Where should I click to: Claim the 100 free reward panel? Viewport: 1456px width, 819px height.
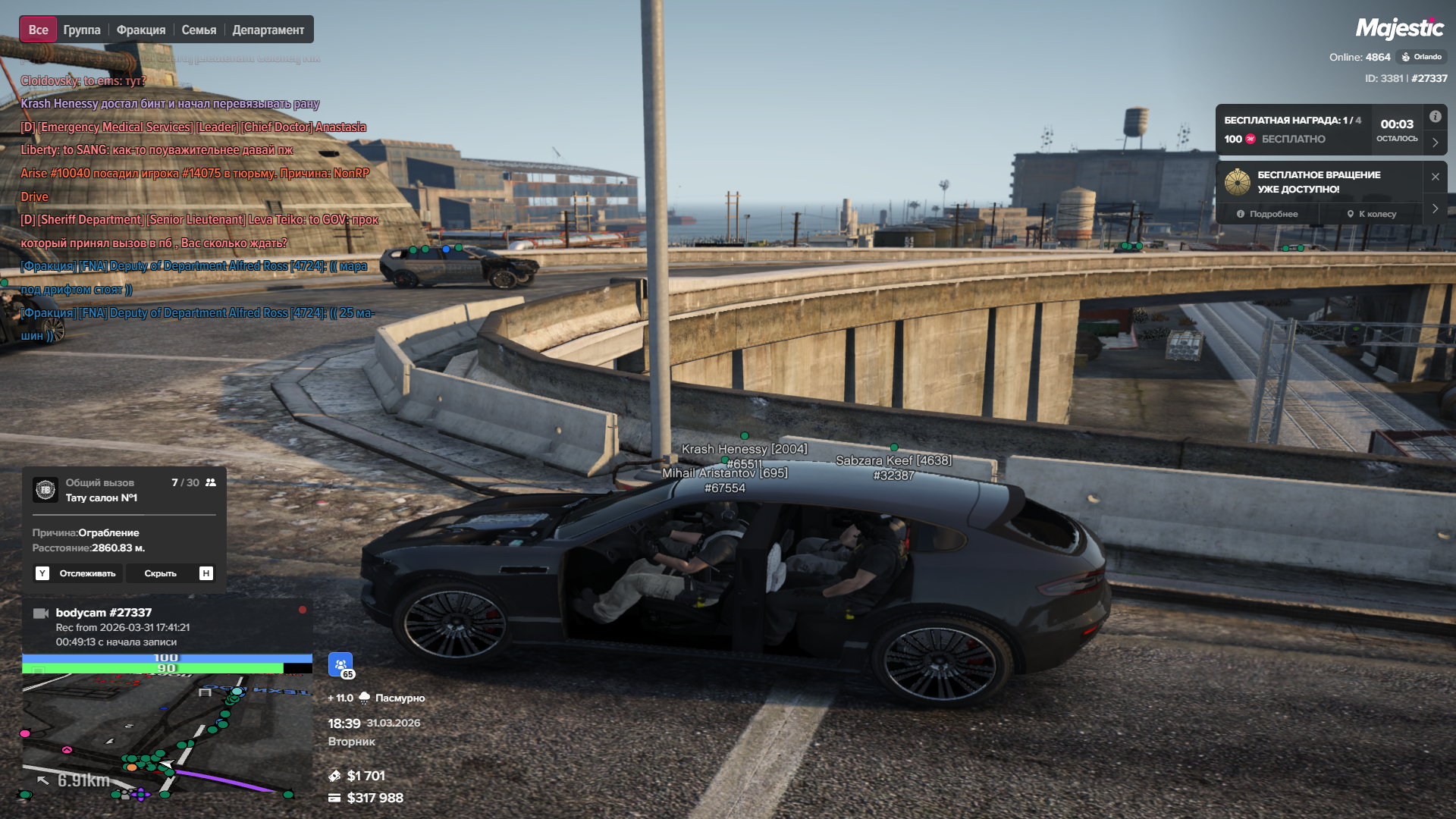[x=1293, y=130]
